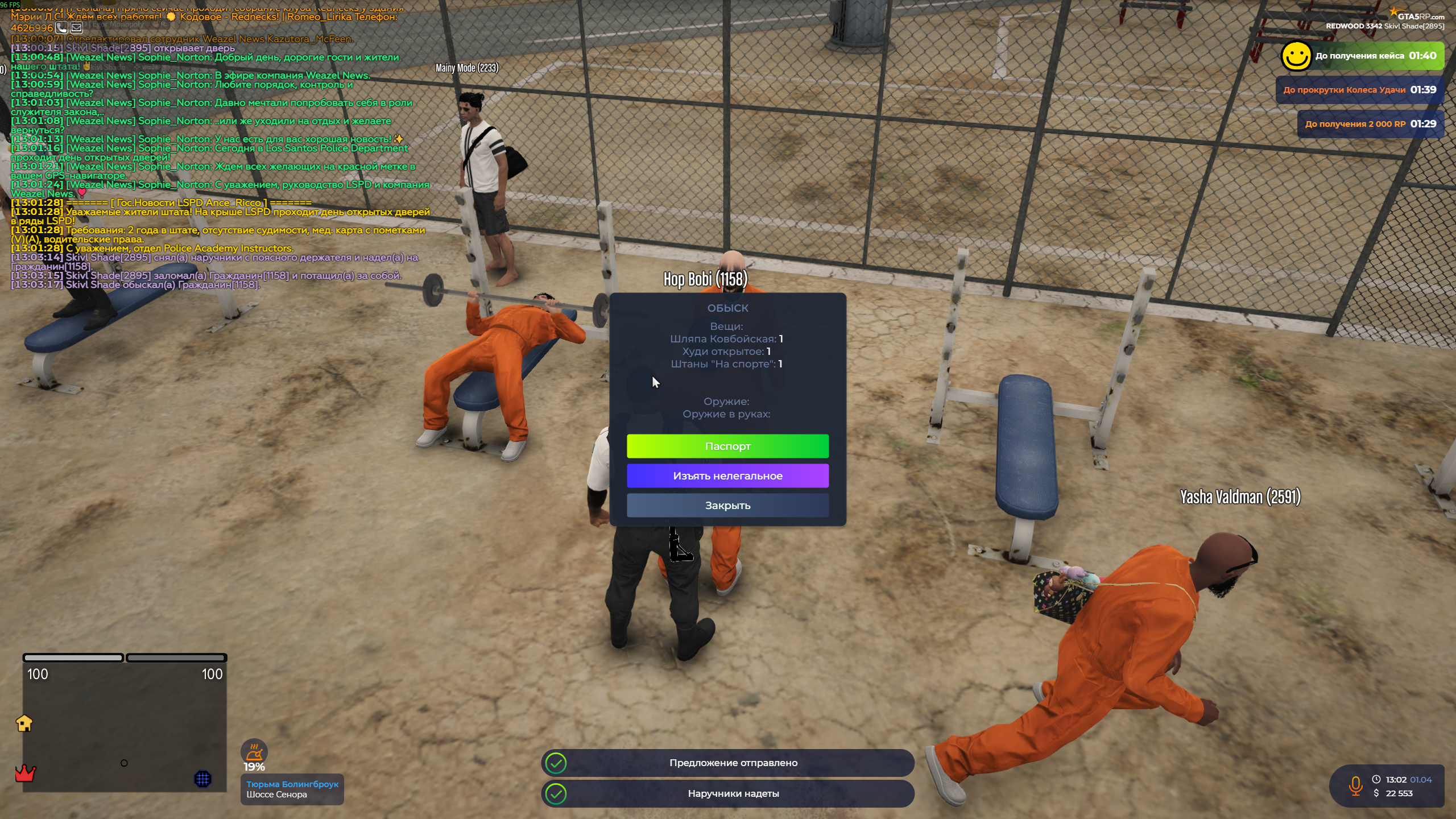
Task: Click the 2 000 RP reward timer
Action: tap(1370, 124)
